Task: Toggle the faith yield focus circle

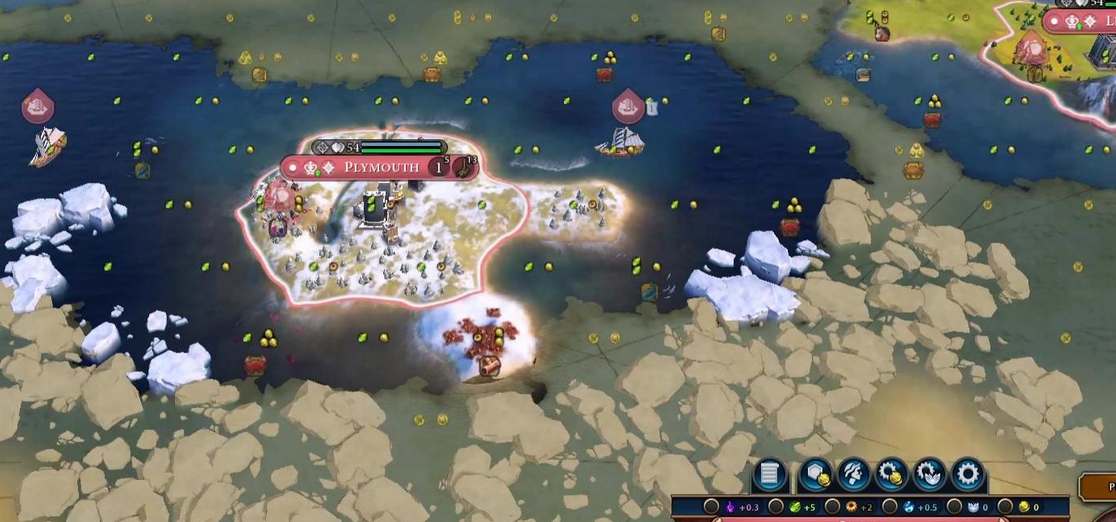Action: [x=954, y=507]
